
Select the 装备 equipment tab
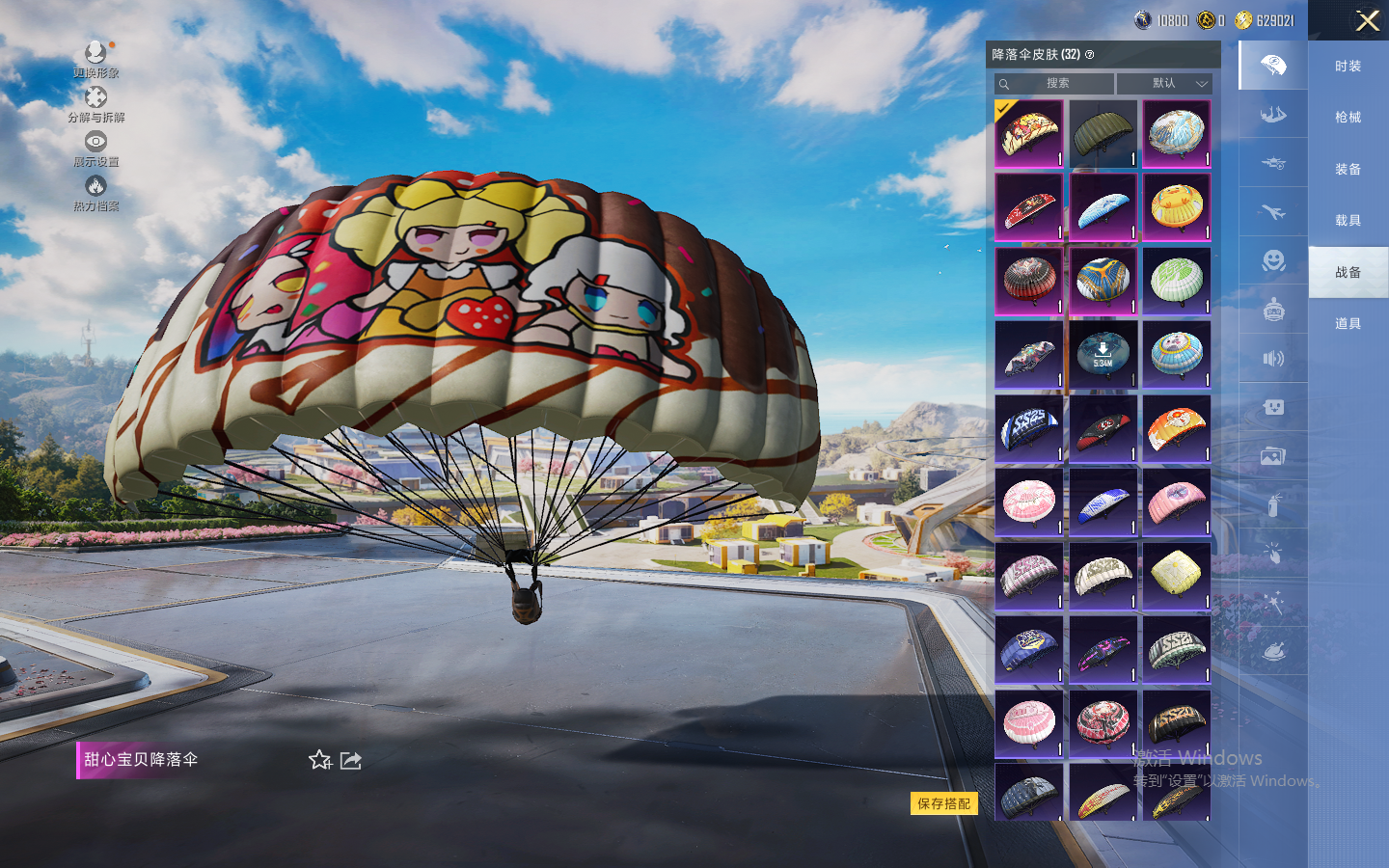click(x=1348, y=170)
